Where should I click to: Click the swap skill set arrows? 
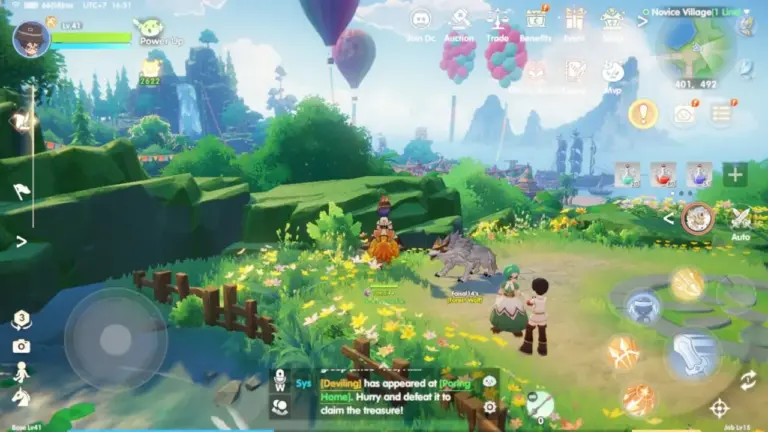[748, 379]
